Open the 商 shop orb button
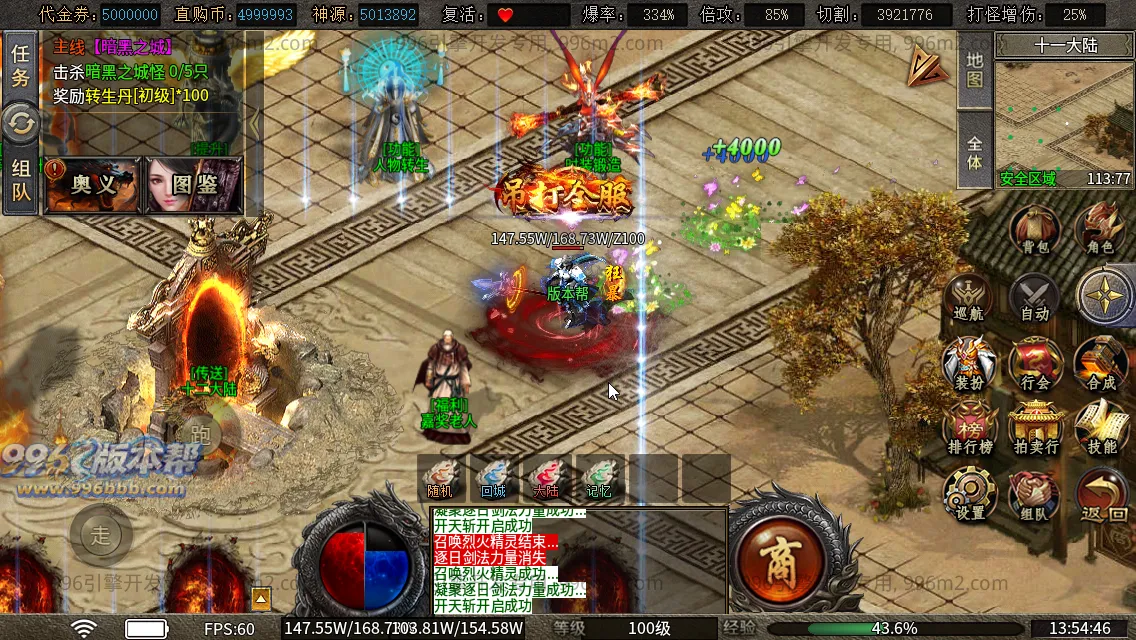The height and width of the screenshot is (640, 1136). pos(778,555)
